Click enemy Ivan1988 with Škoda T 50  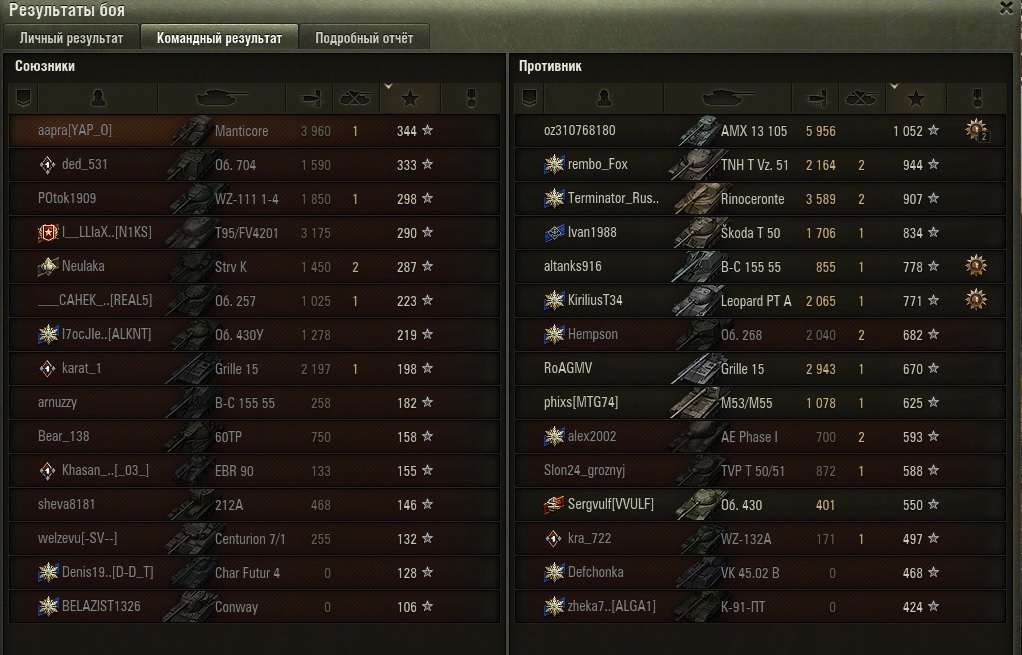[760, 233]
